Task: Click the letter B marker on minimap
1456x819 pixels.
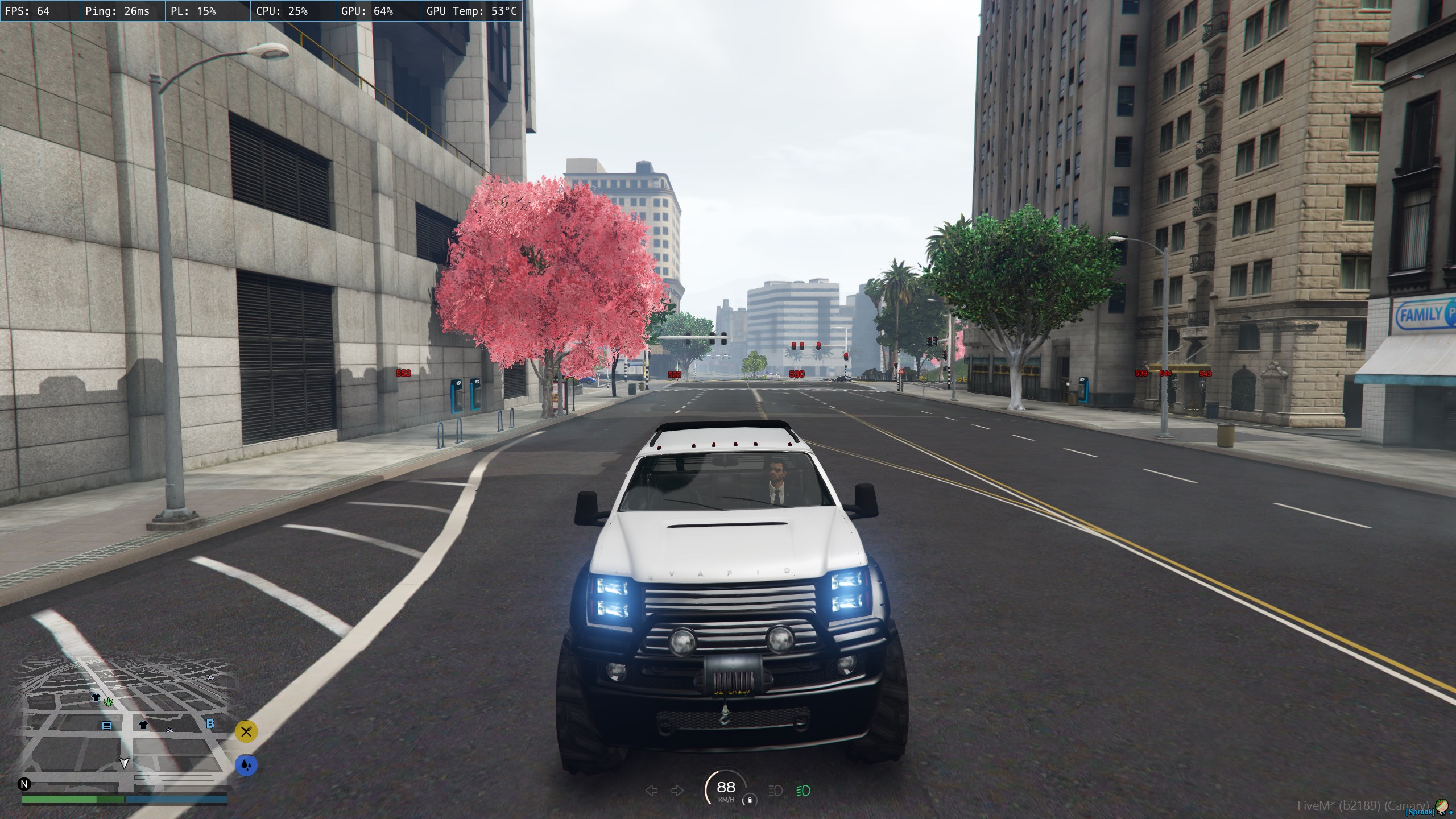Action: [210, 724]
